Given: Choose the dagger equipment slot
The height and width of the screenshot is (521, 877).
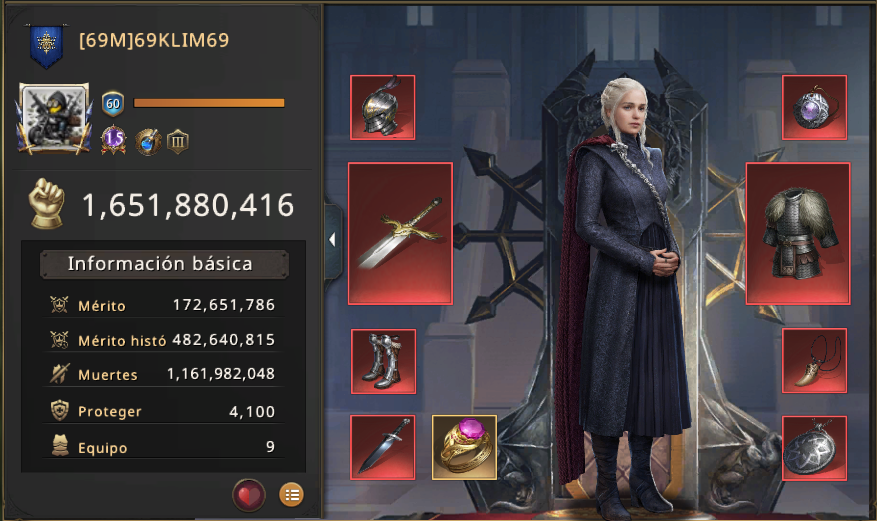Looking at the screenshot, I should click(x=383, y=447).
